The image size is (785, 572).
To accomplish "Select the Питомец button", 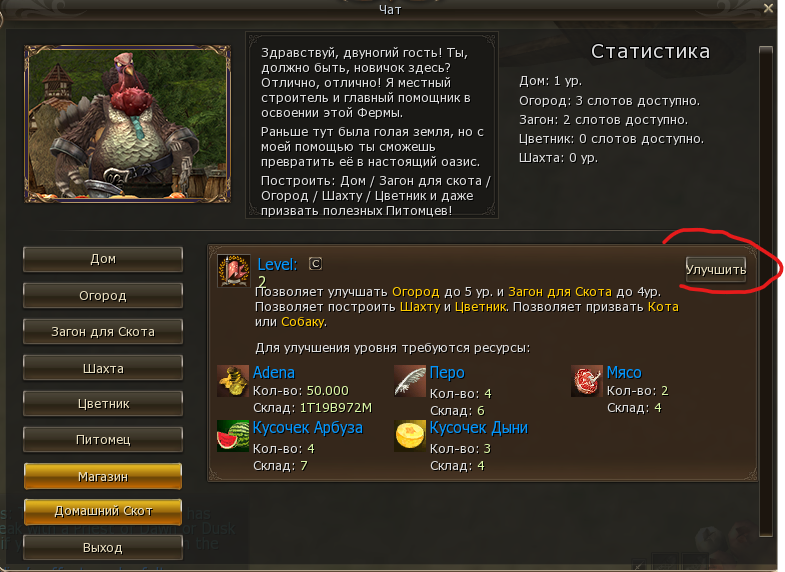I will click(103, 439).
